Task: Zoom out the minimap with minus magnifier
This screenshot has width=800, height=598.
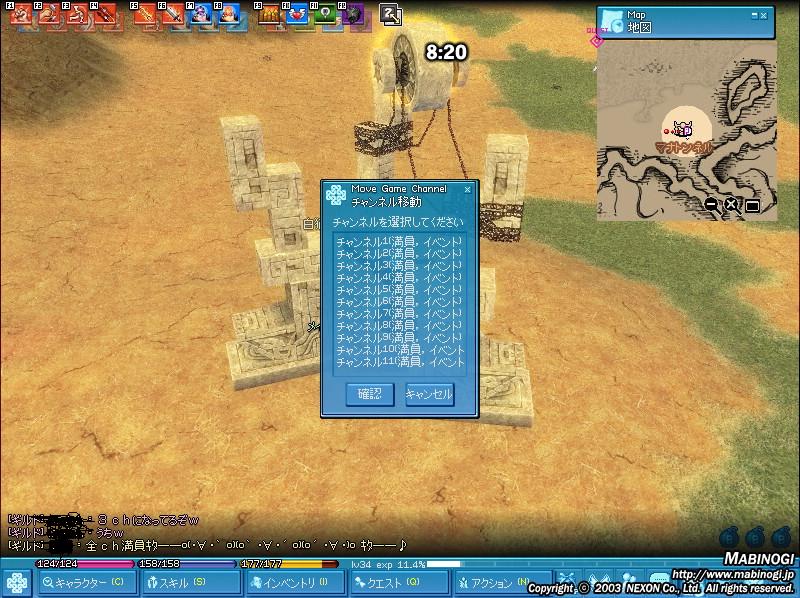Action: click(x=711, y=205)
